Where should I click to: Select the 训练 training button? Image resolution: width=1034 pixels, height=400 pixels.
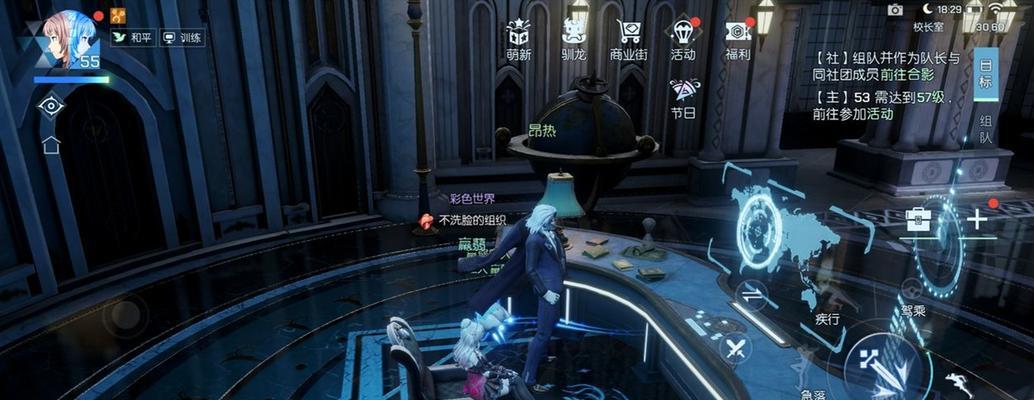coord(182,38)
